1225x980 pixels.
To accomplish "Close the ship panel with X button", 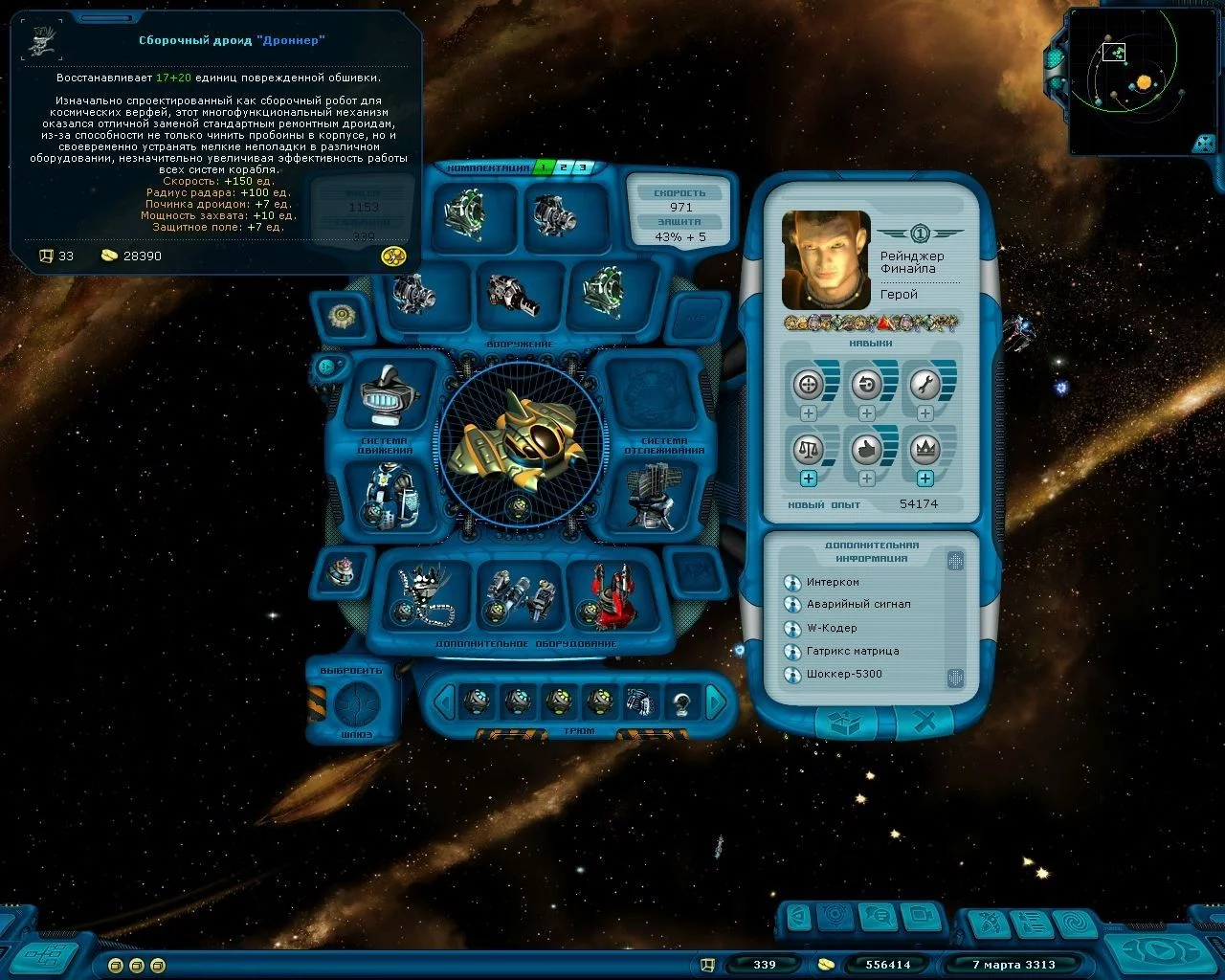I will pos(924,724).
